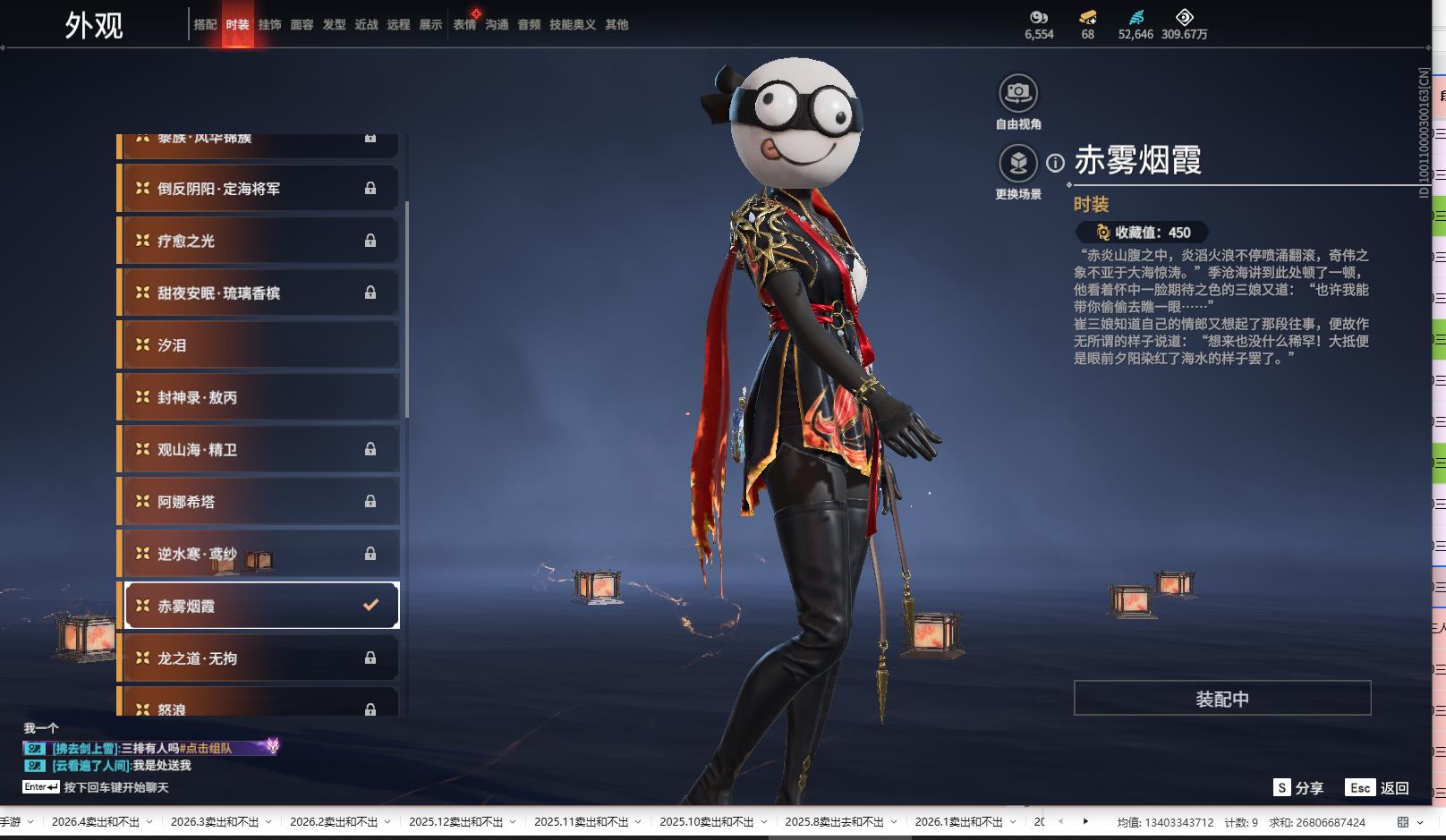Open the 挂饰 accessories tab
This screenshot has height=840, width=1446.
269,25
